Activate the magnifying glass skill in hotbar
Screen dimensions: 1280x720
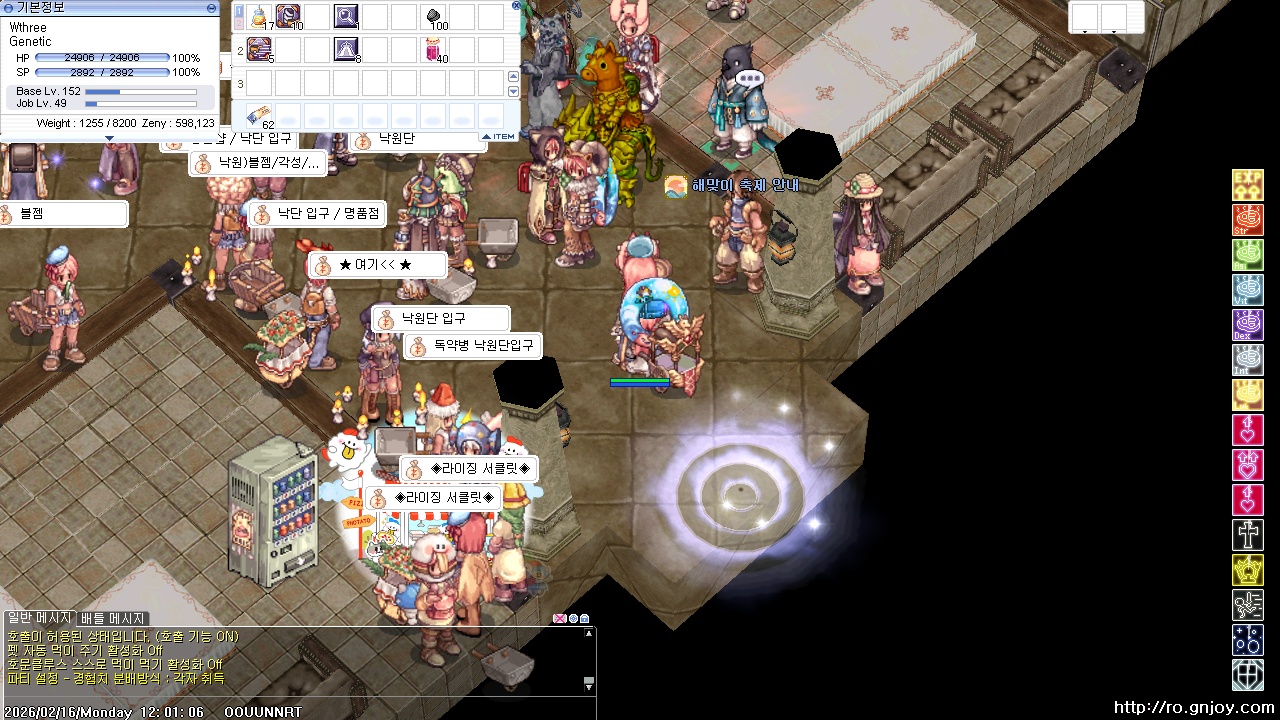pos(347,17)
